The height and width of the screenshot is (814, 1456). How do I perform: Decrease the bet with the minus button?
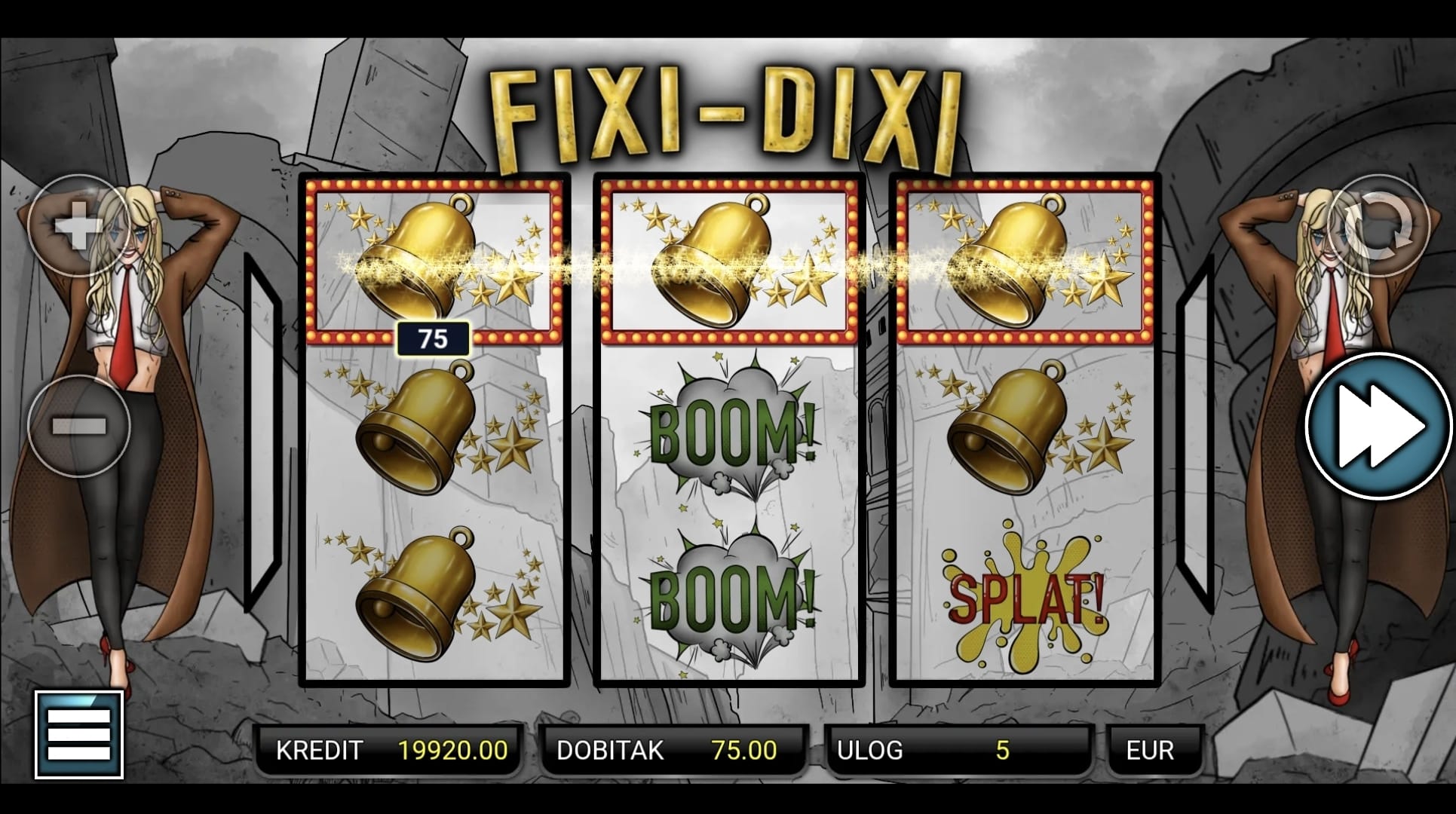(x=78, y=427)
